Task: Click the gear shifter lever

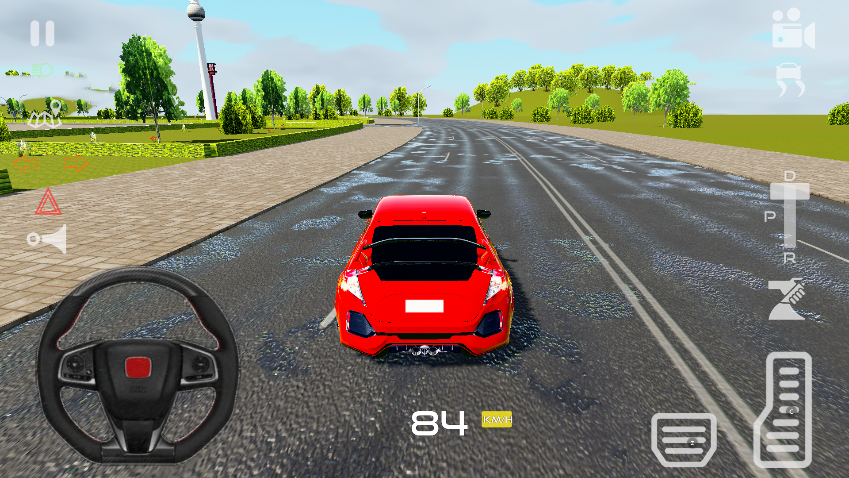Action: (x=789, y=214)
